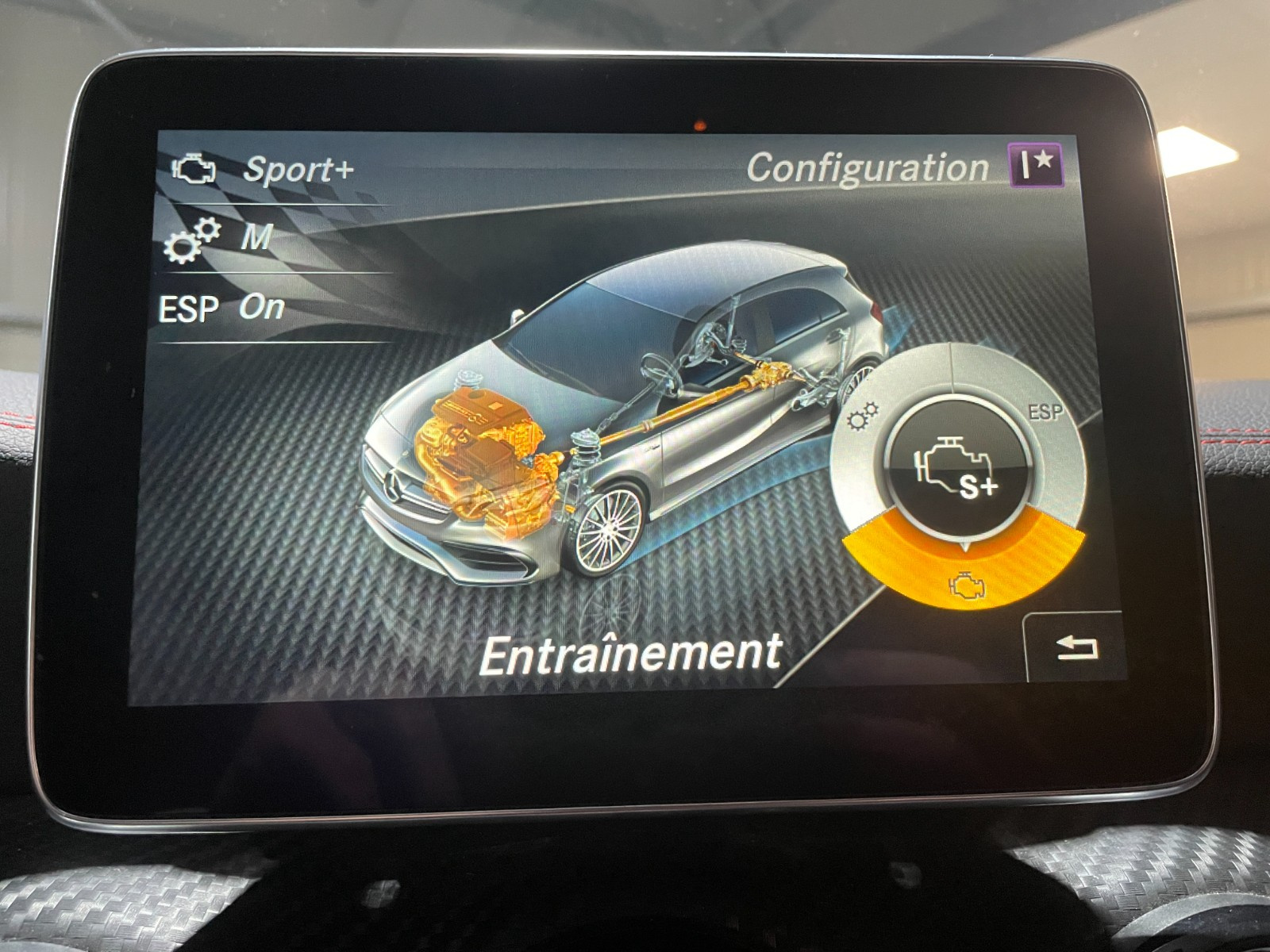This screenshot has width=1270, height=952.
Task: Tap the purple Individual star icon
Action: point(1036,165)
